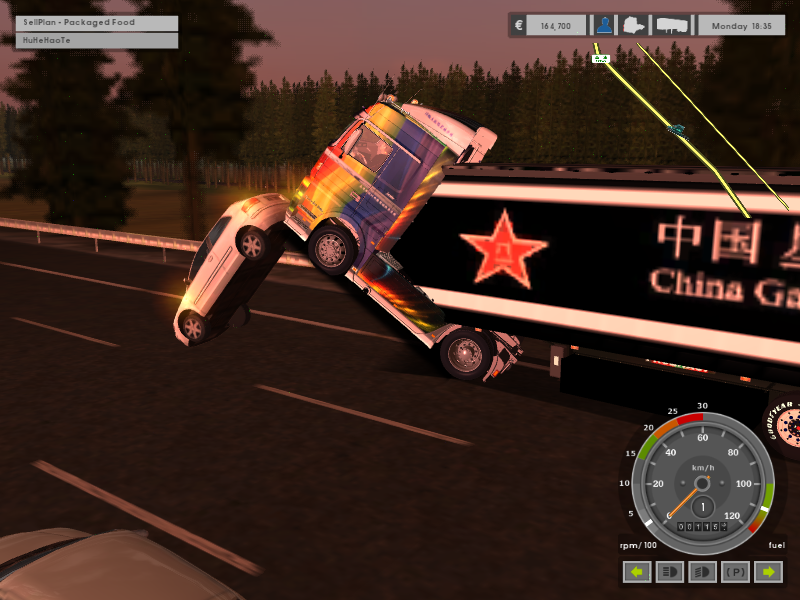Open the country map icon
The width and height of the screenshot is (800, 600).
[x=635, y=25]
